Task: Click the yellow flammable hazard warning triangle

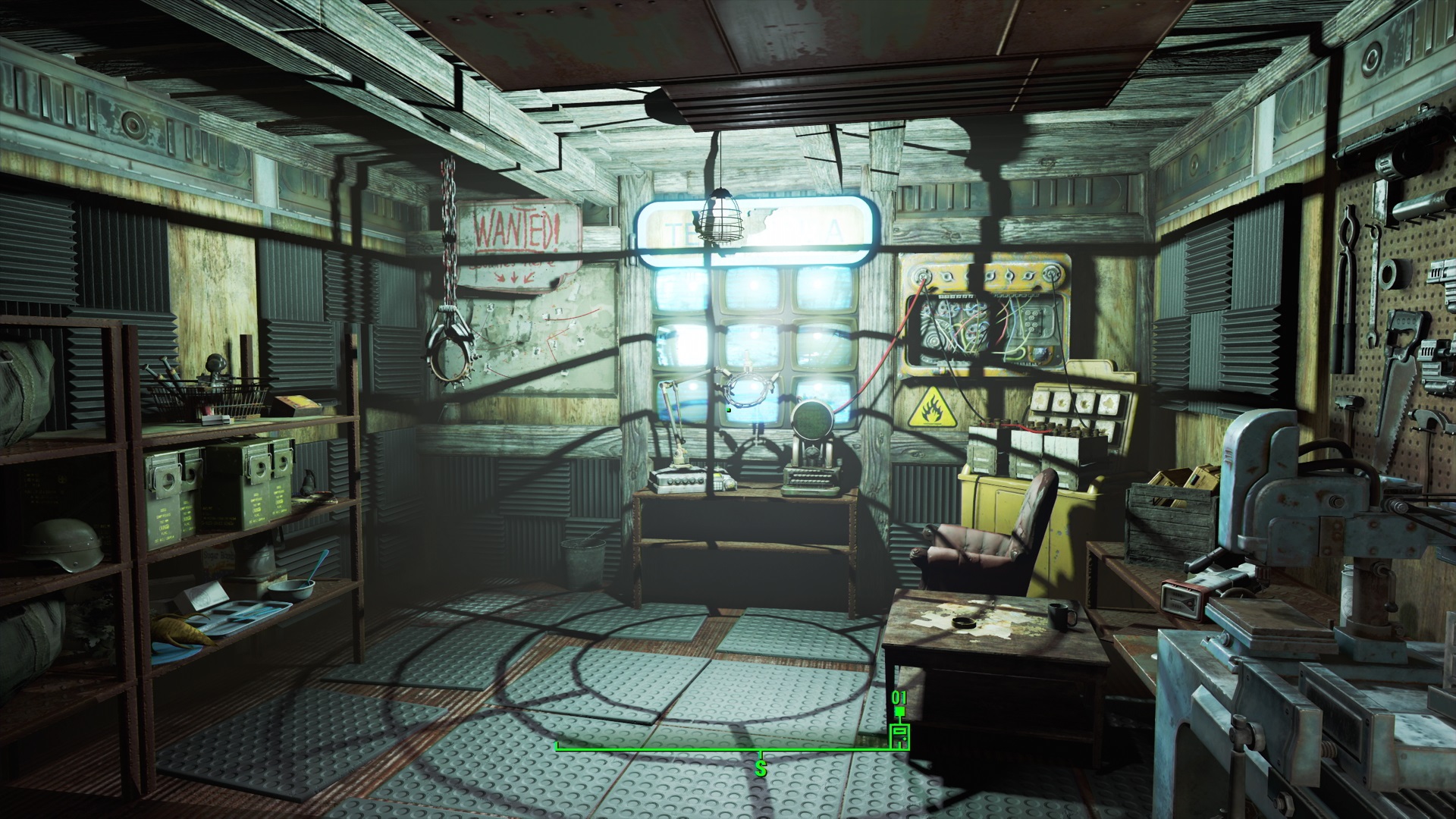Action: click(x=931, y=409)
